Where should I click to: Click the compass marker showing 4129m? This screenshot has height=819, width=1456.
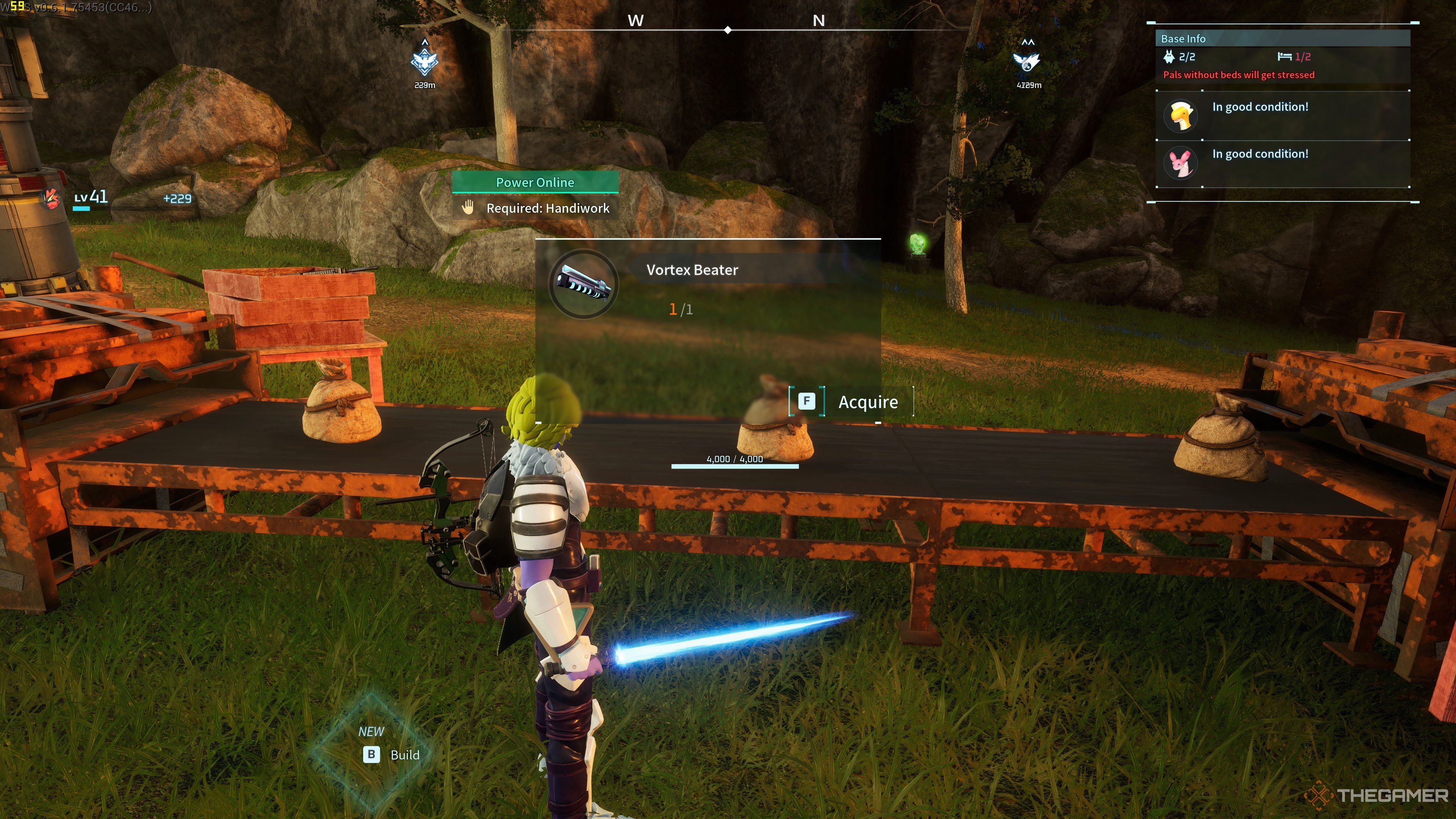coord(1027,61)
